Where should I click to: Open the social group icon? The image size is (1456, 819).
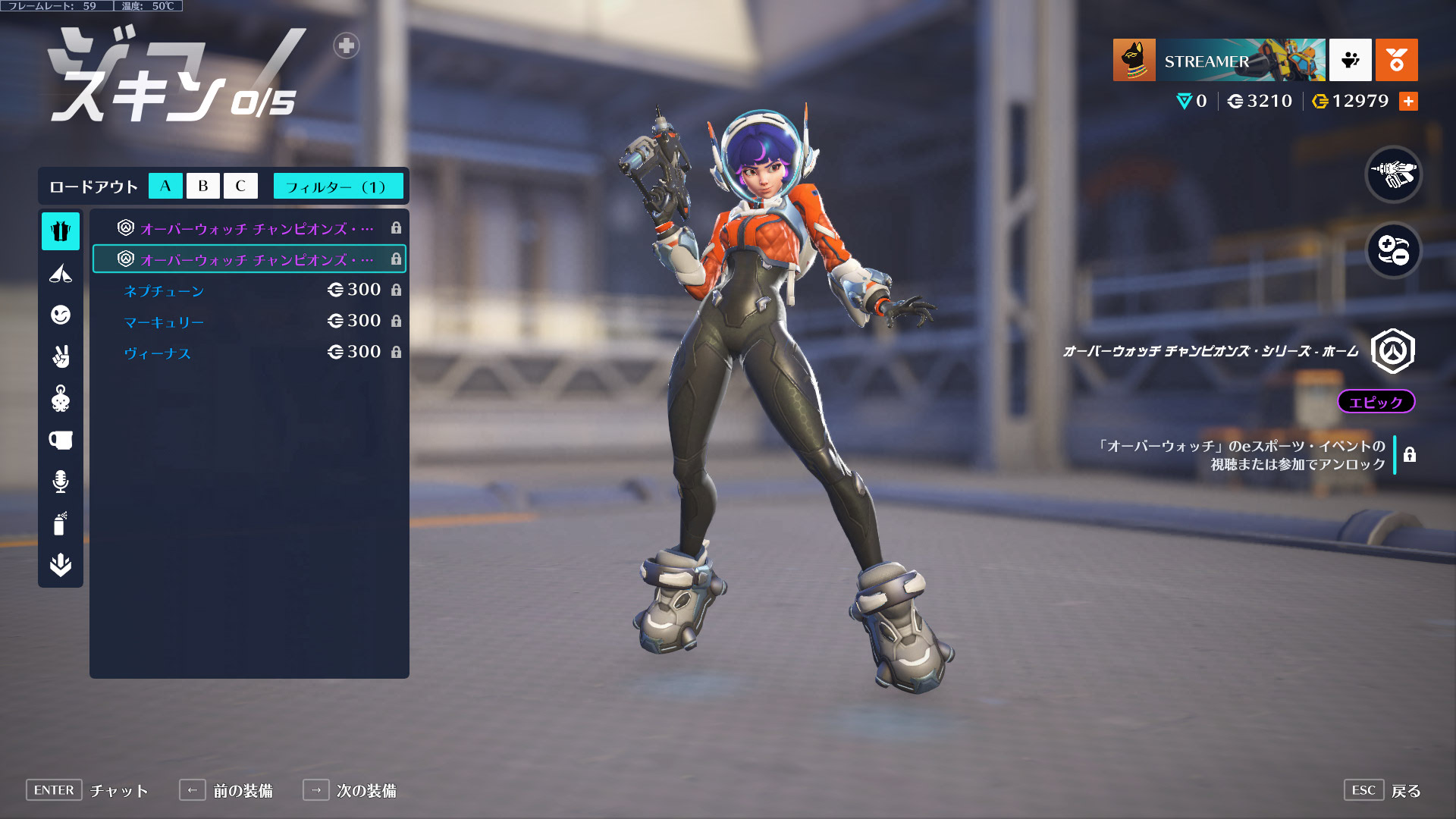1350,60
